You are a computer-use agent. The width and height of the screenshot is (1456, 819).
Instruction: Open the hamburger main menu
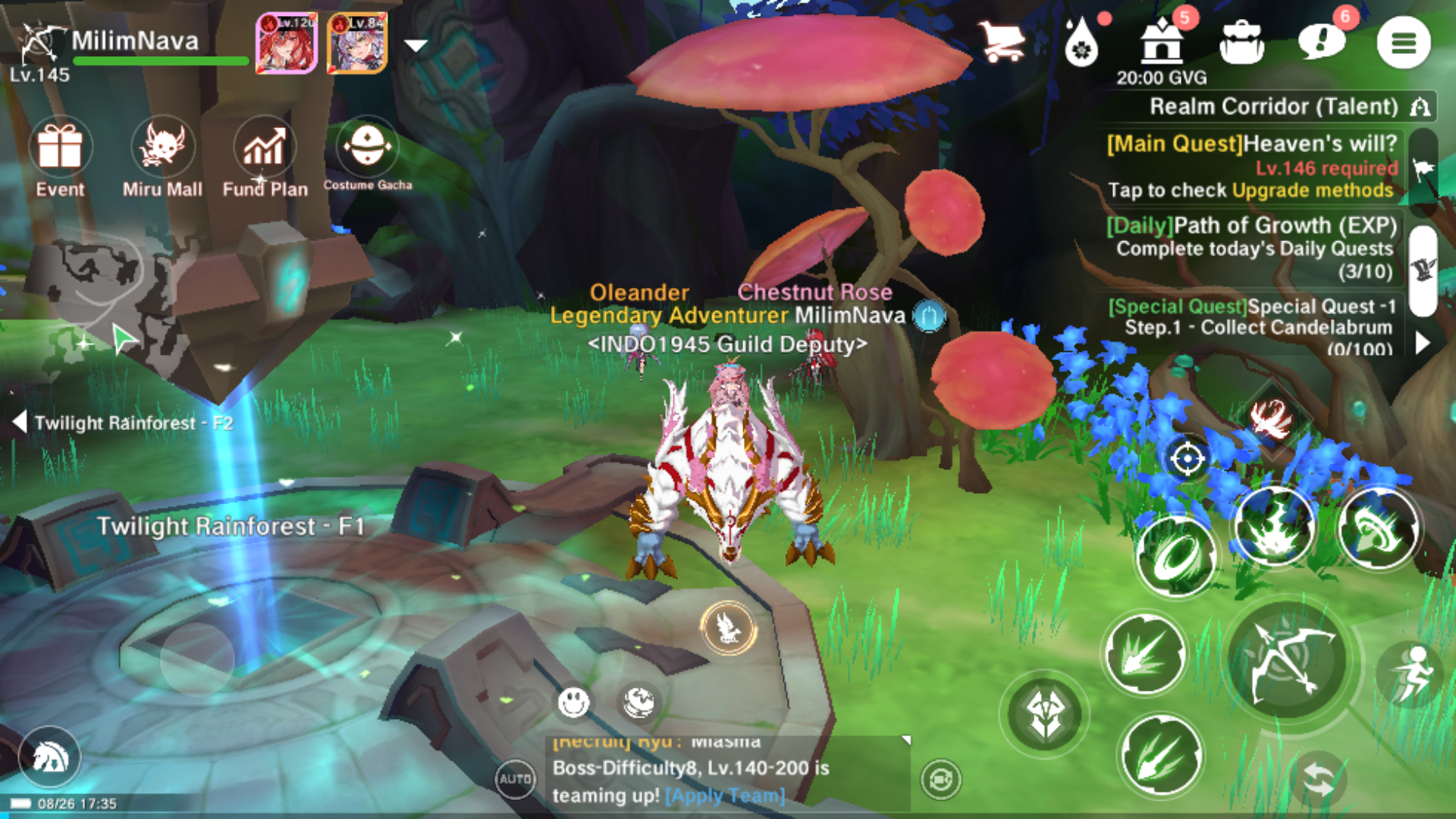pyautogui.click(x=1403, y=42)
